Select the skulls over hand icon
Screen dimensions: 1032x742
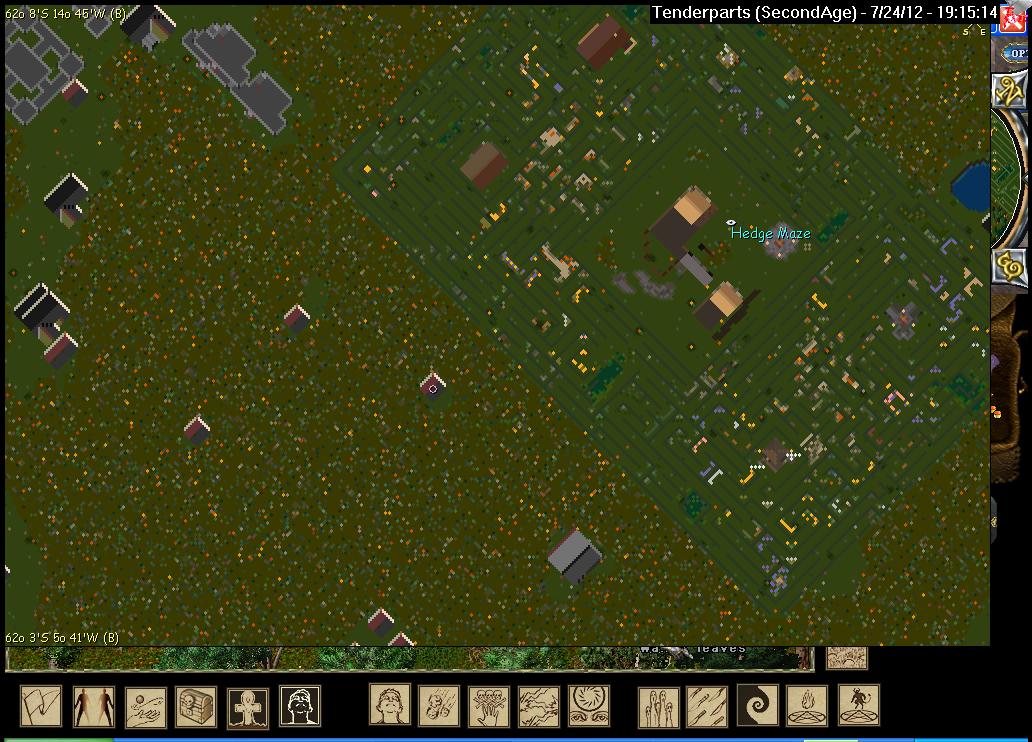(x=490, y=705)
